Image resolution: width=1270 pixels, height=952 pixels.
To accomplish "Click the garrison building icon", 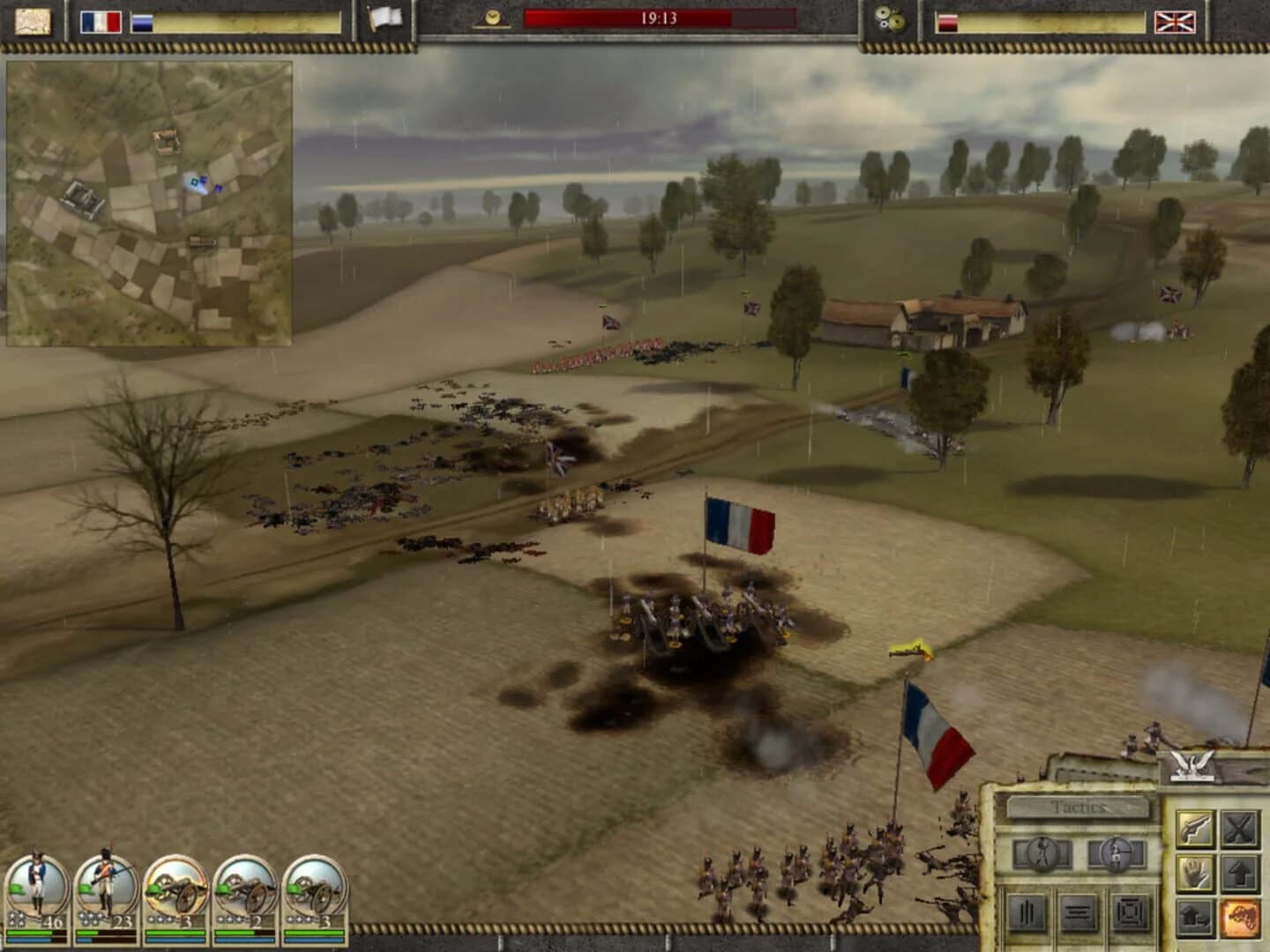I will tap(1196, 918).
